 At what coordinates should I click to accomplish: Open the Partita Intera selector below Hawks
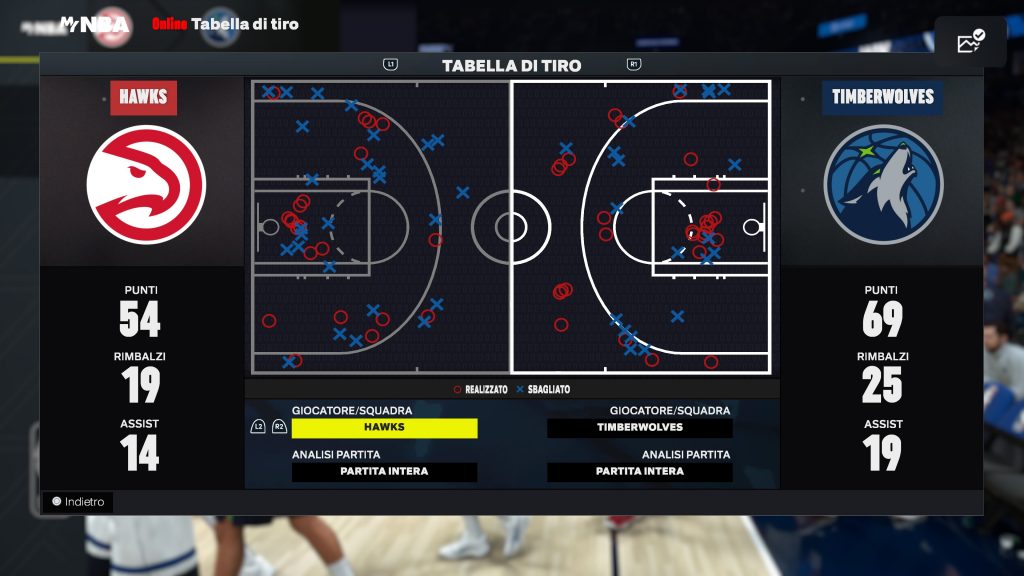tap(384, 472)
